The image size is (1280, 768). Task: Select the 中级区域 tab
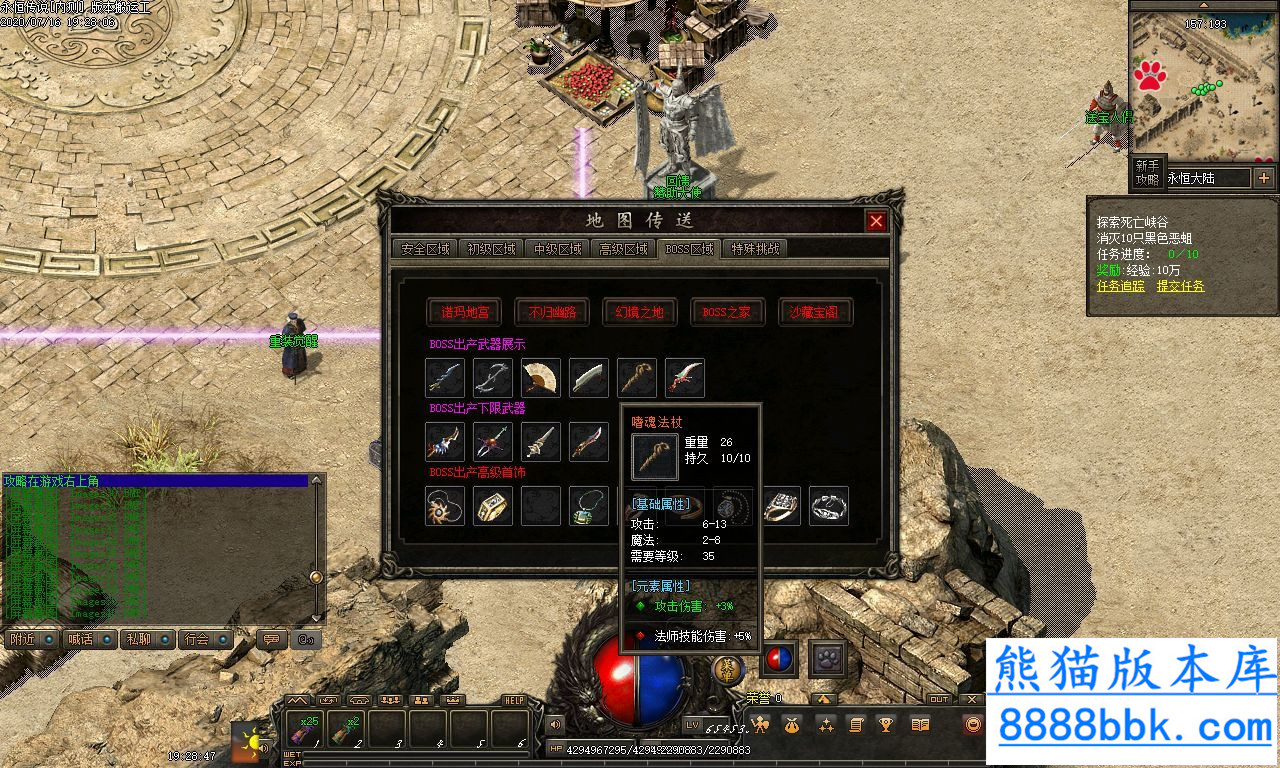tap(557, 249)
